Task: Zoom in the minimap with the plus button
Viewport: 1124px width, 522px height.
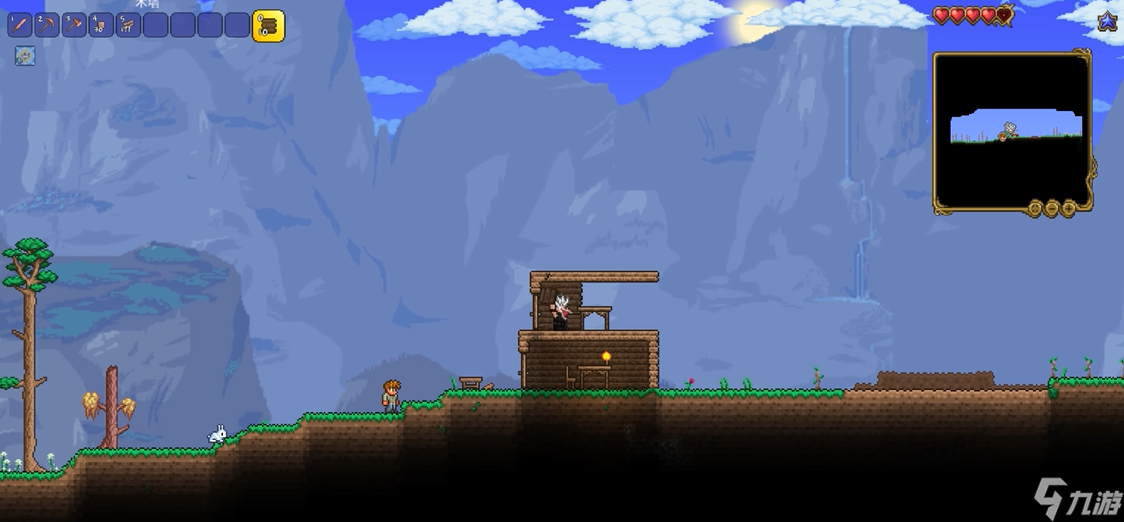Action: click(x=1068, y=208)
